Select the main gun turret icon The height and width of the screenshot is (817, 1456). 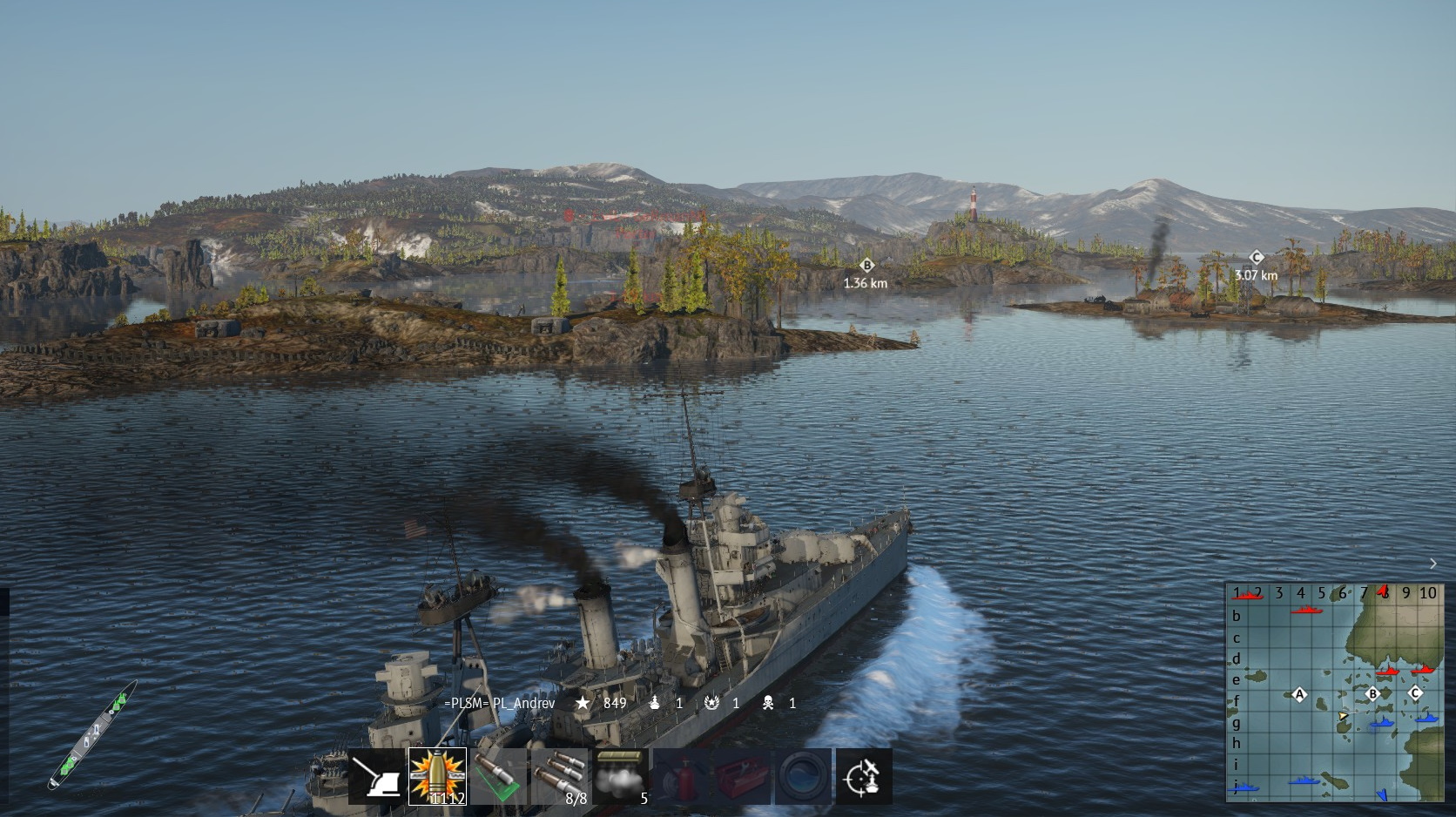[x=377, y=776]
